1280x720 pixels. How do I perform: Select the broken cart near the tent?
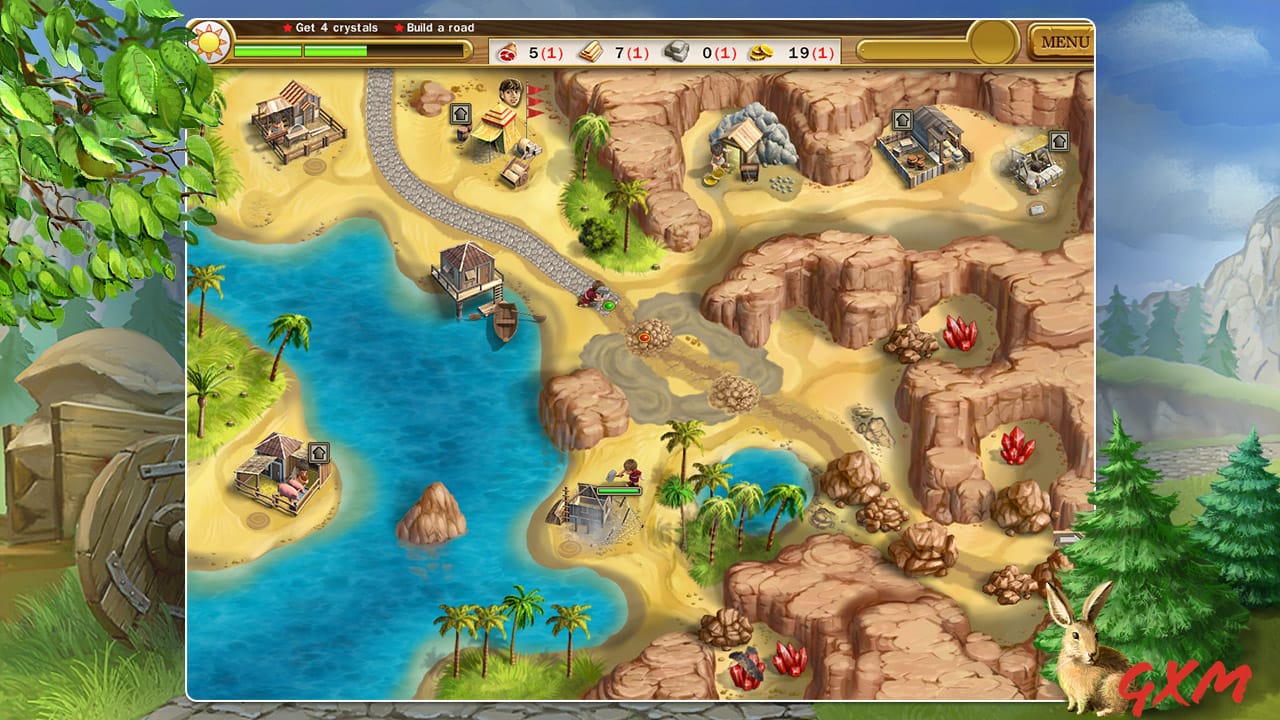tap(514, 172)
